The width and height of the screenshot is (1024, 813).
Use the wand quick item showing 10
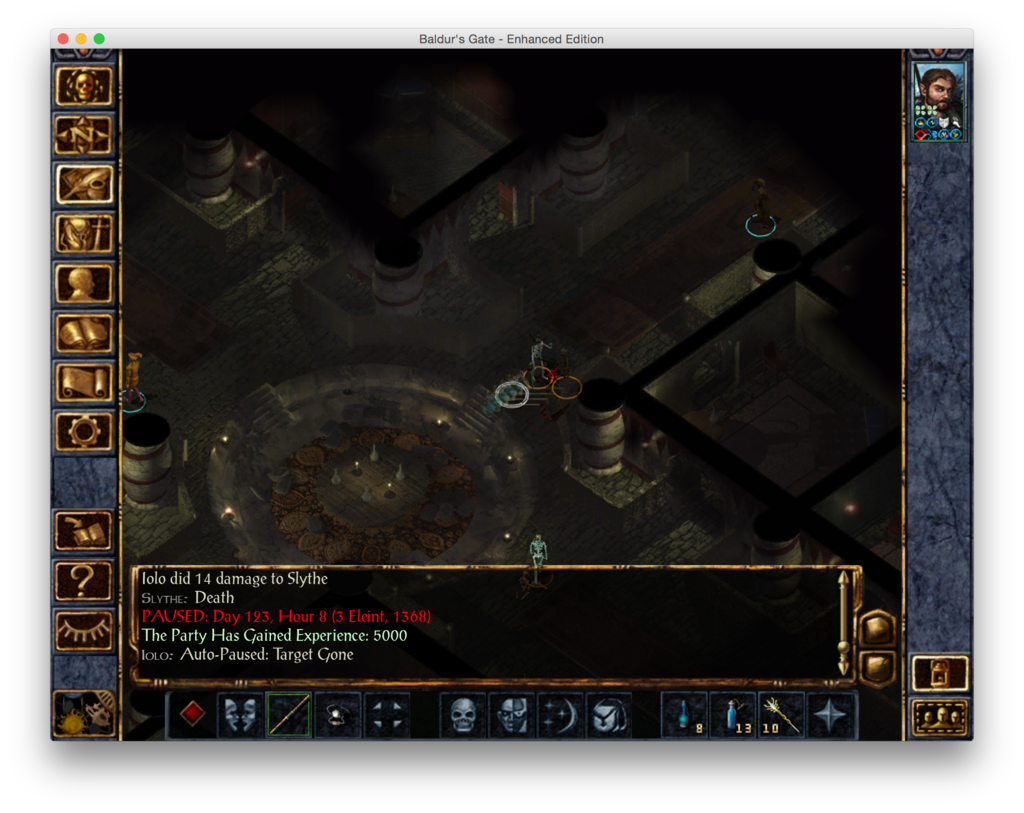pyautogui.click(x=782, y=715)
